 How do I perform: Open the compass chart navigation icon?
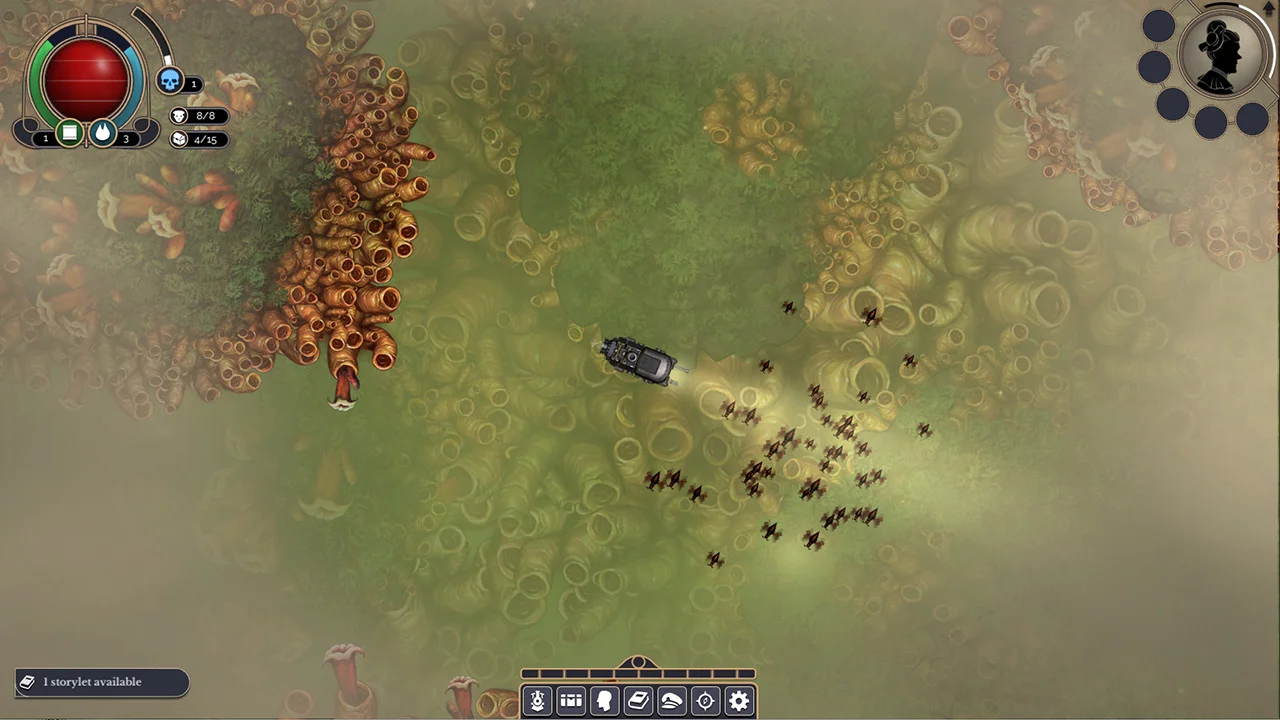click(705, 700)
